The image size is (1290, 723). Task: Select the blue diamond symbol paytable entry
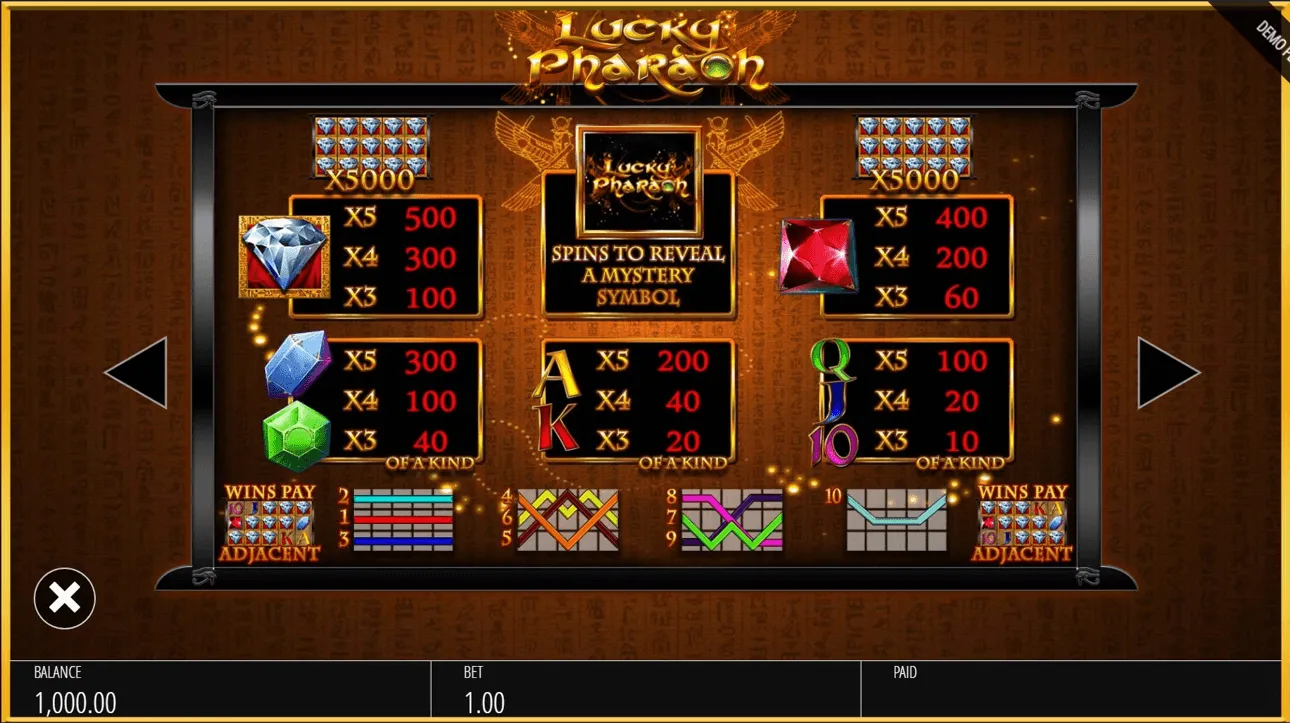tap(283, 255)
